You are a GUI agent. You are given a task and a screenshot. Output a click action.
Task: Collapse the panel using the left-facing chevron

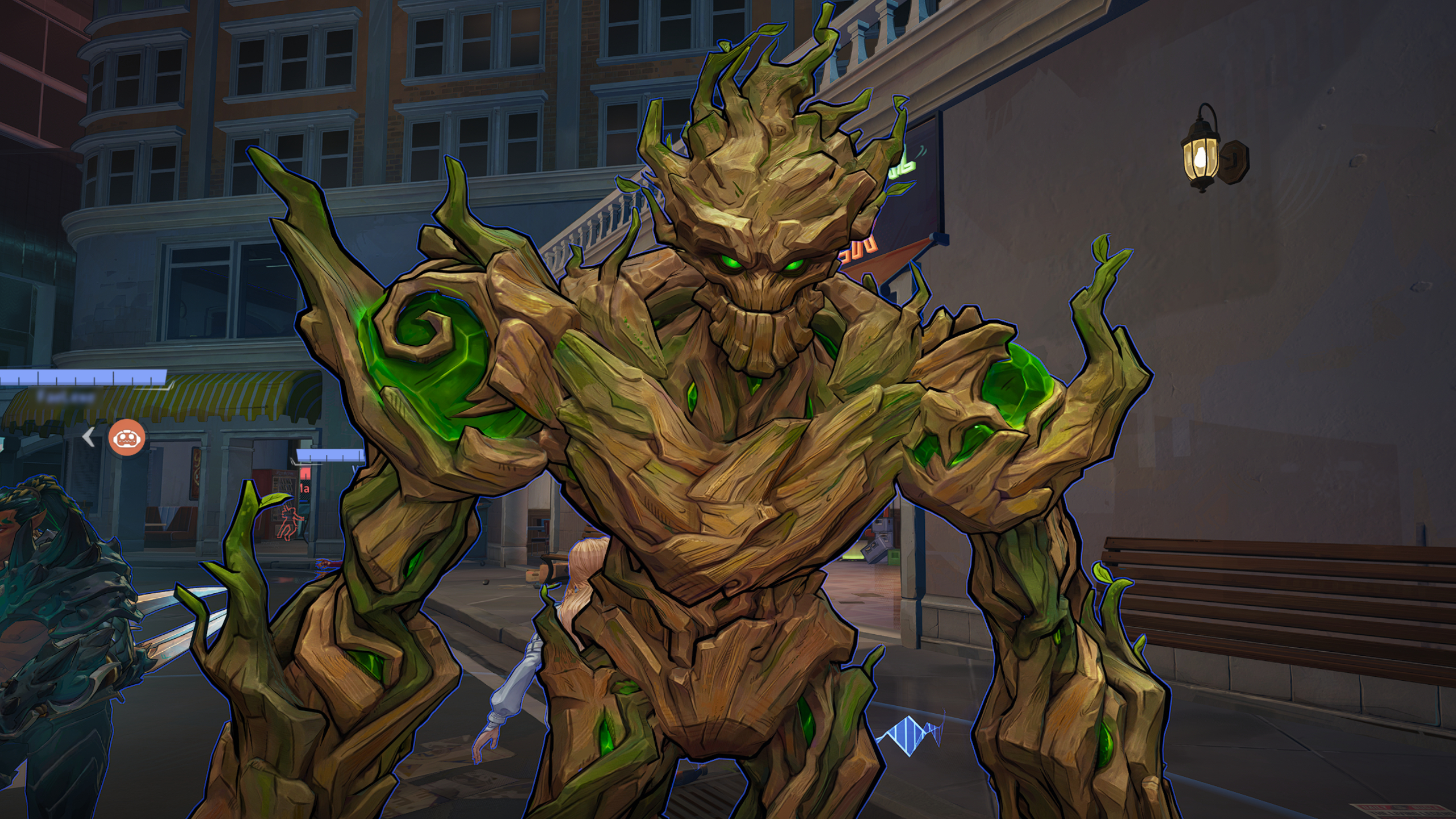(88, 439)
